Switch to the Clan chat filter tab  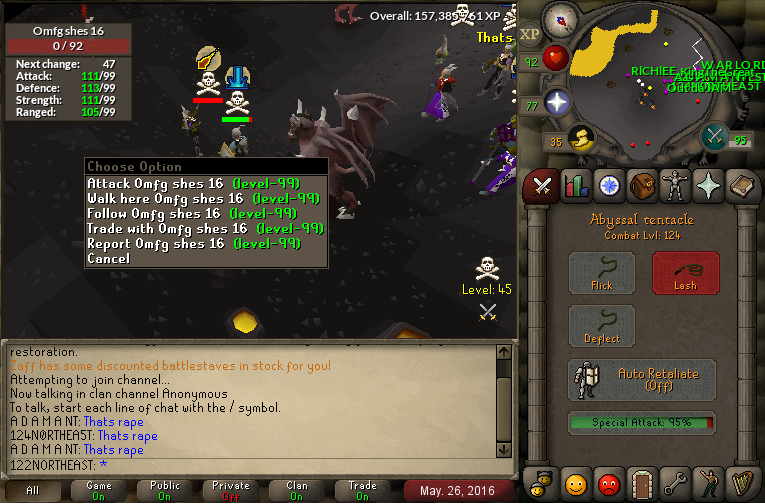(297, 491)
